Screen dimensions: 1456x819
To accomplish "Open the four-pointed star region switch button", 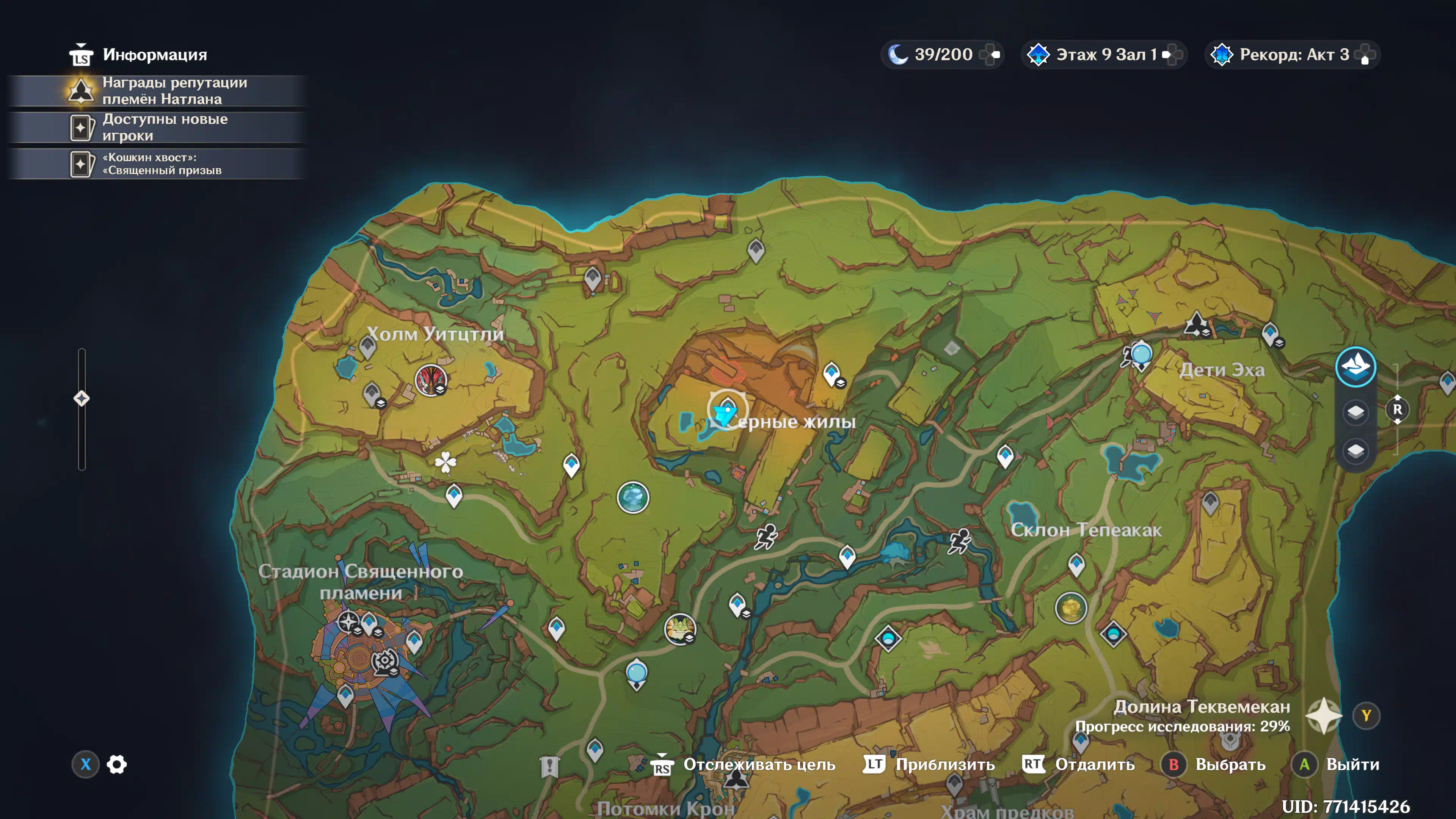I will [1324, 715].
